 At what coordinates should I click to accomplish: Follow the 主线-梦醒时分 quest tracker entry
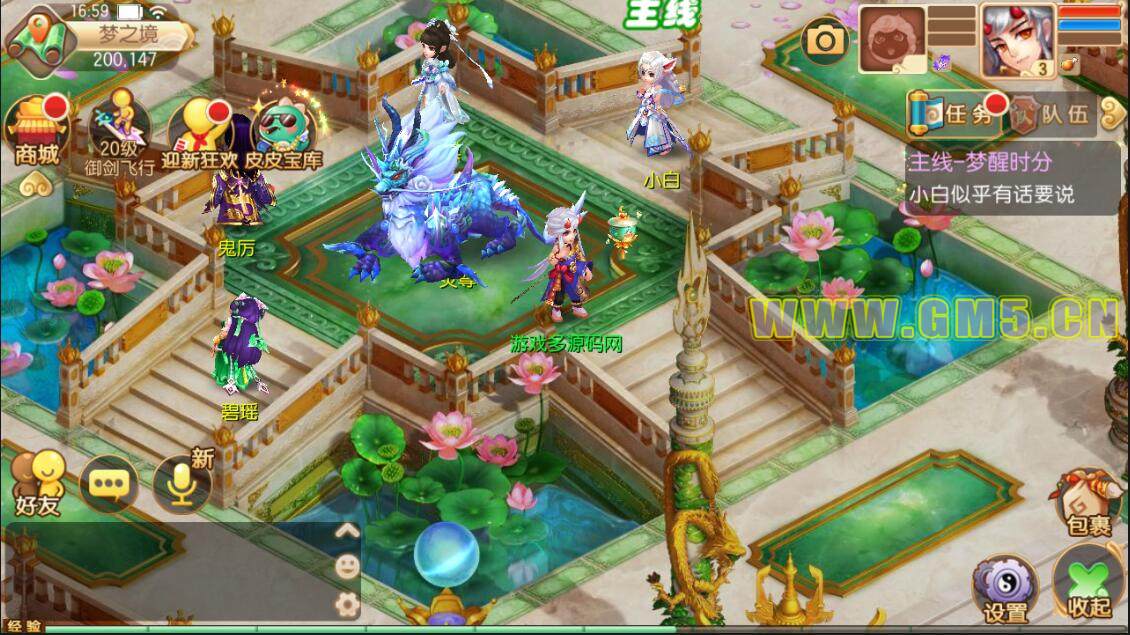pos(1012,177)
